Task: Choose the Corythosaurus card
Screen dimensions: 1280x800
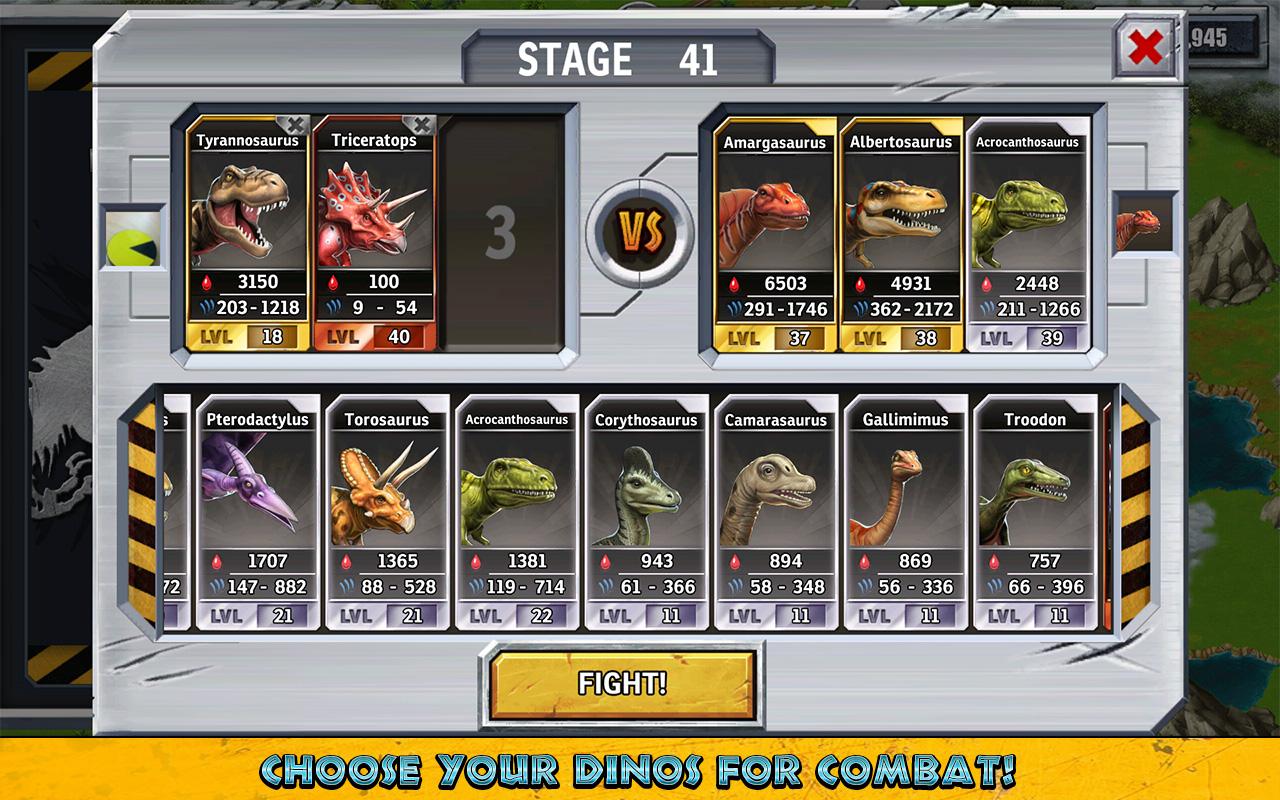Action: [x=646, y=511]
